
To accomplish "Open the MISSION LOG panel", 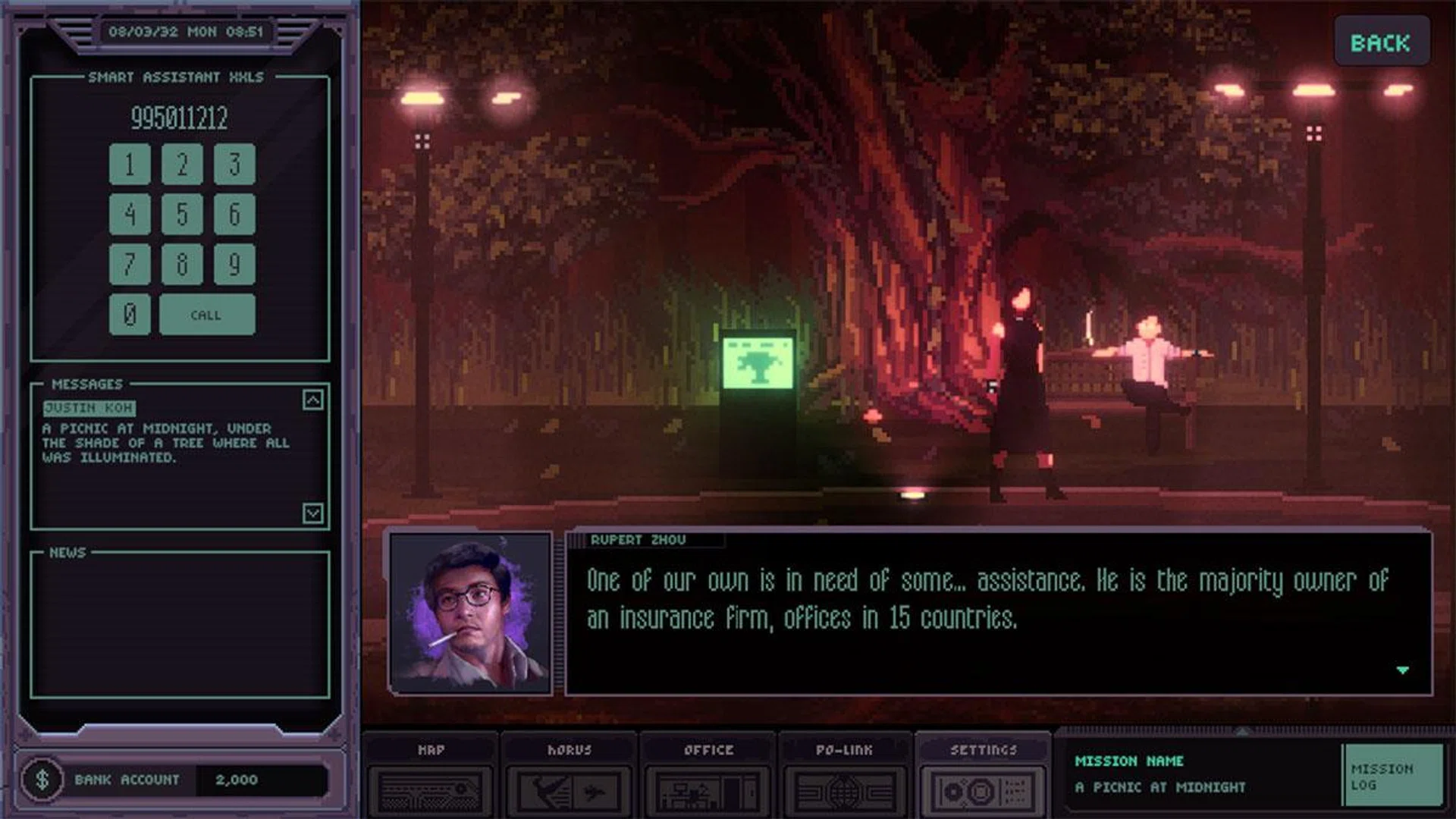I will coord(1395,773).
